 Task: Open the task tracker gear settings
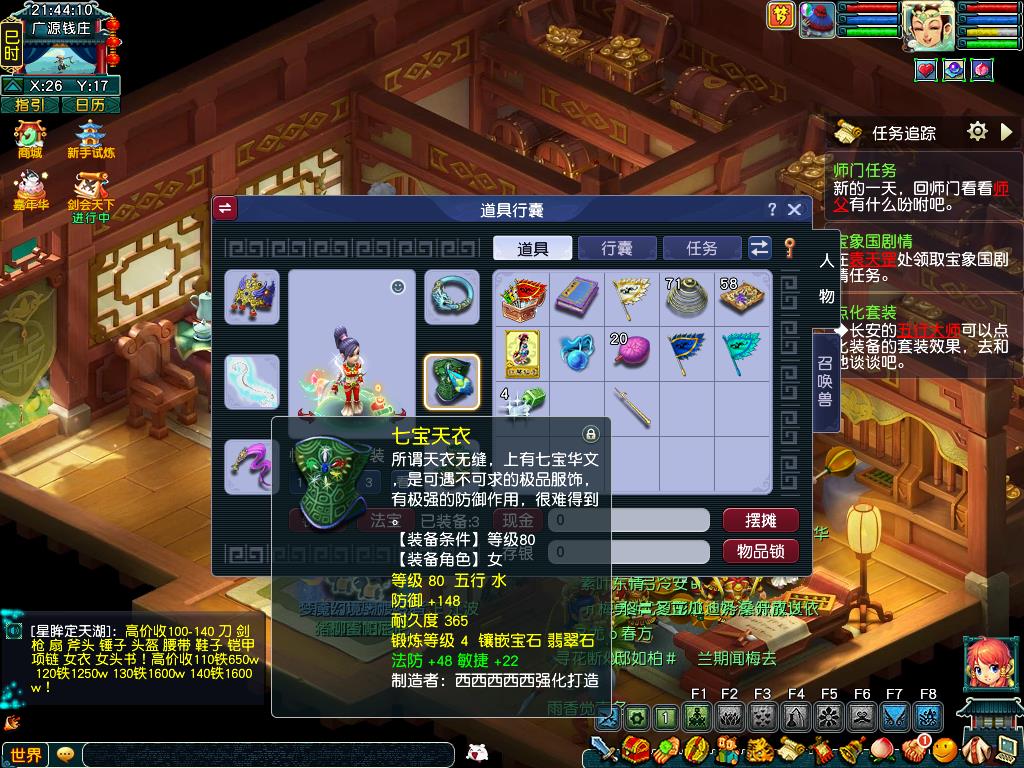[x=977, y=131]
